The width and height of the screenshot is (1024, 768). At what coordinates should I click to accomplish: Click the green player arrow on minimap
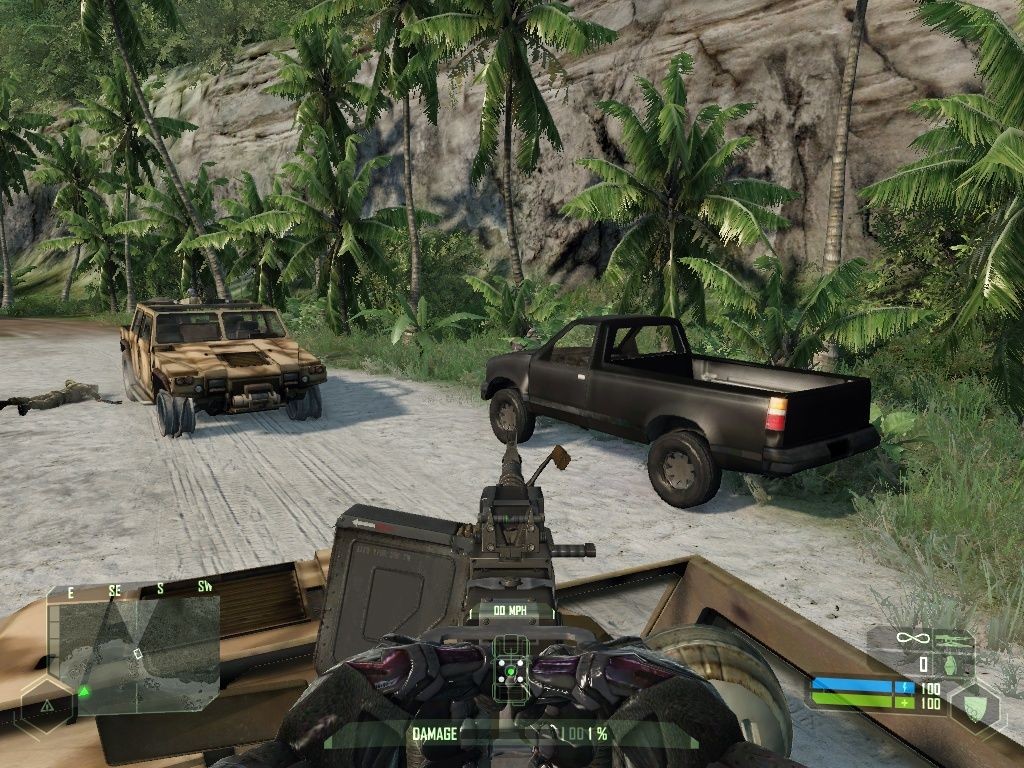click(85, 690)
